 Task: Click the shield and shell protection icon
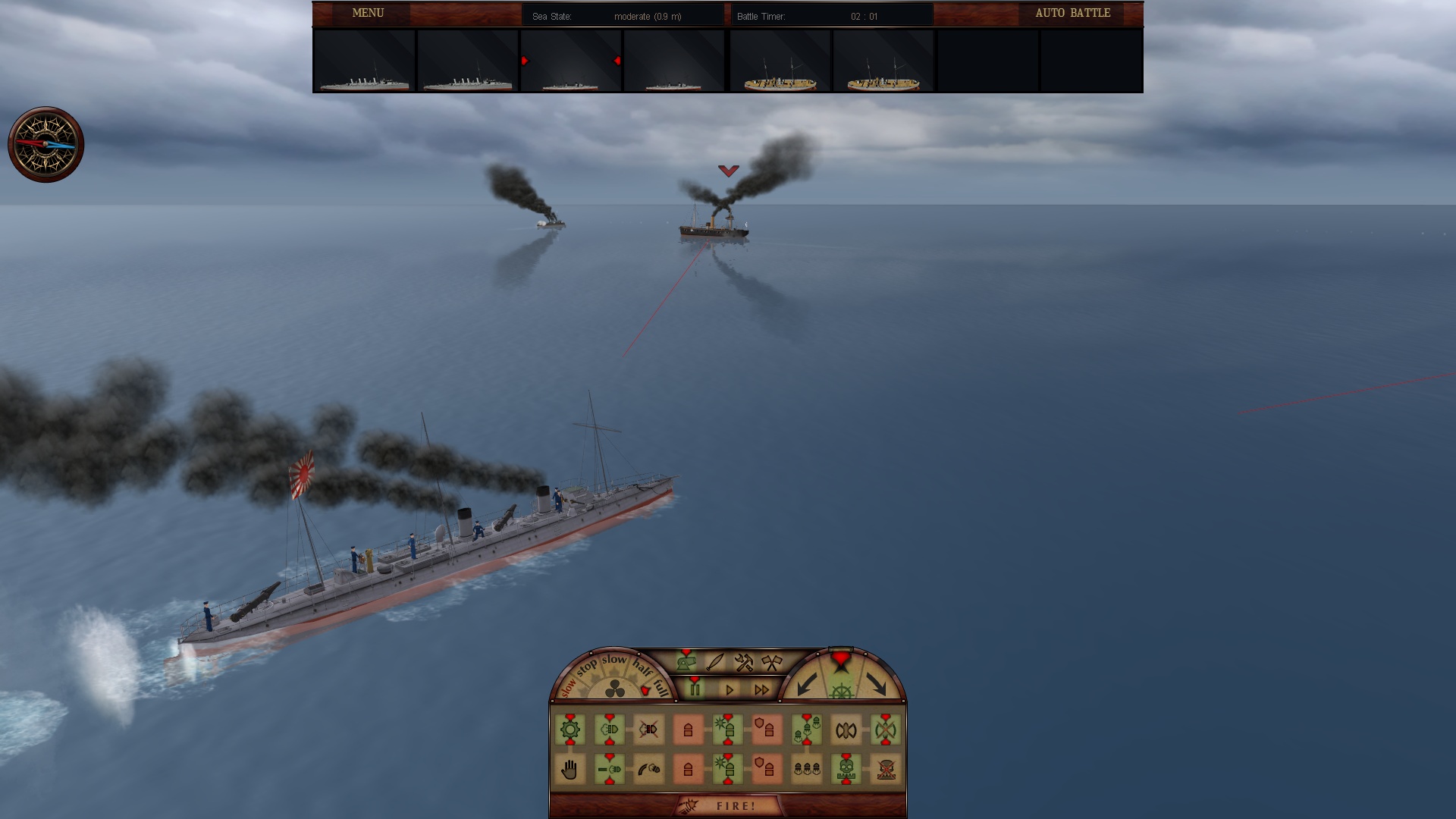[x=765, y=729]
